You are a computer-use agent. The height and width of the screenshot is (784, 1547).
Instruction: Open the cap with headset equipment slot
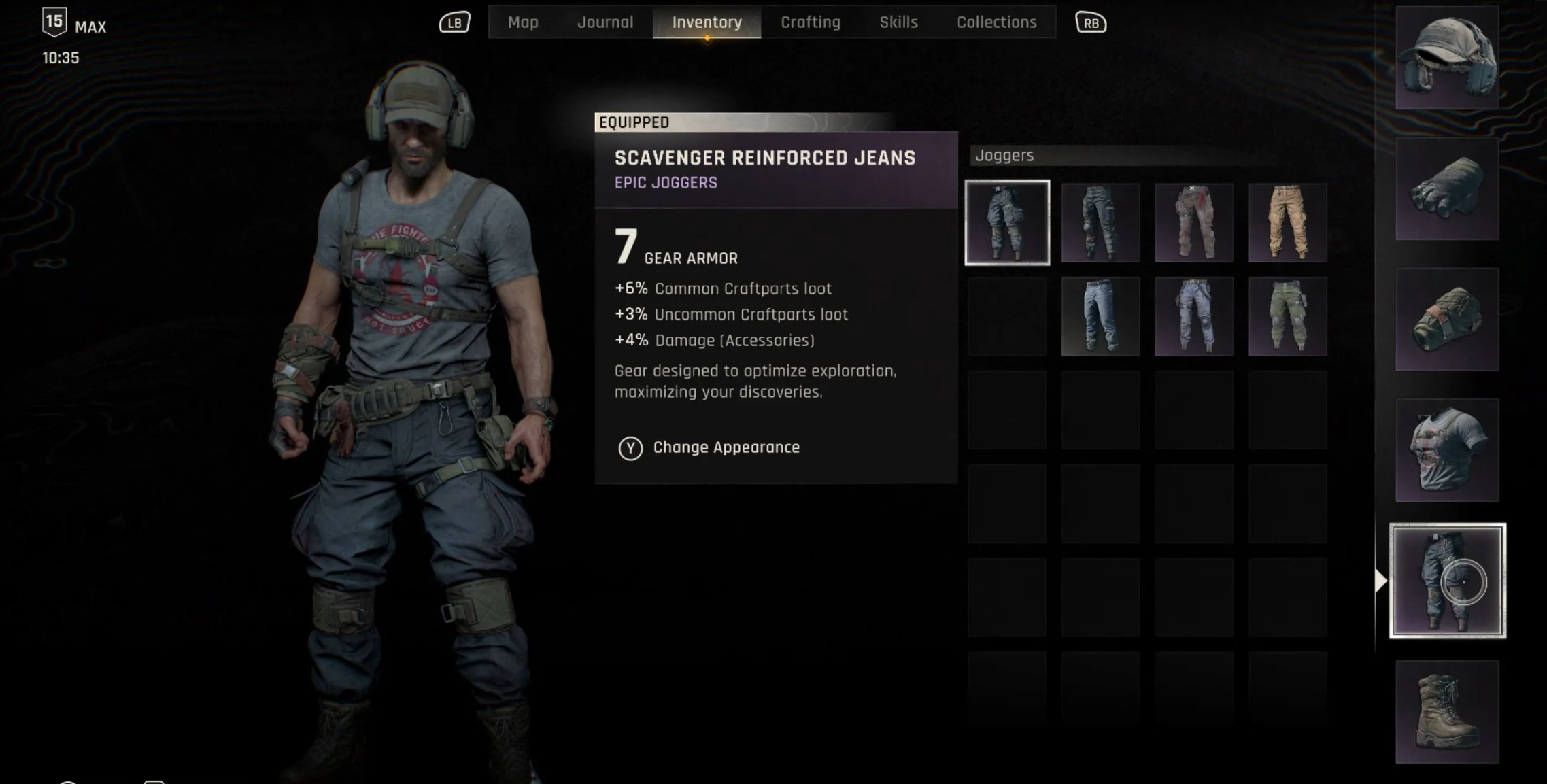click(x=1447, y=58)
